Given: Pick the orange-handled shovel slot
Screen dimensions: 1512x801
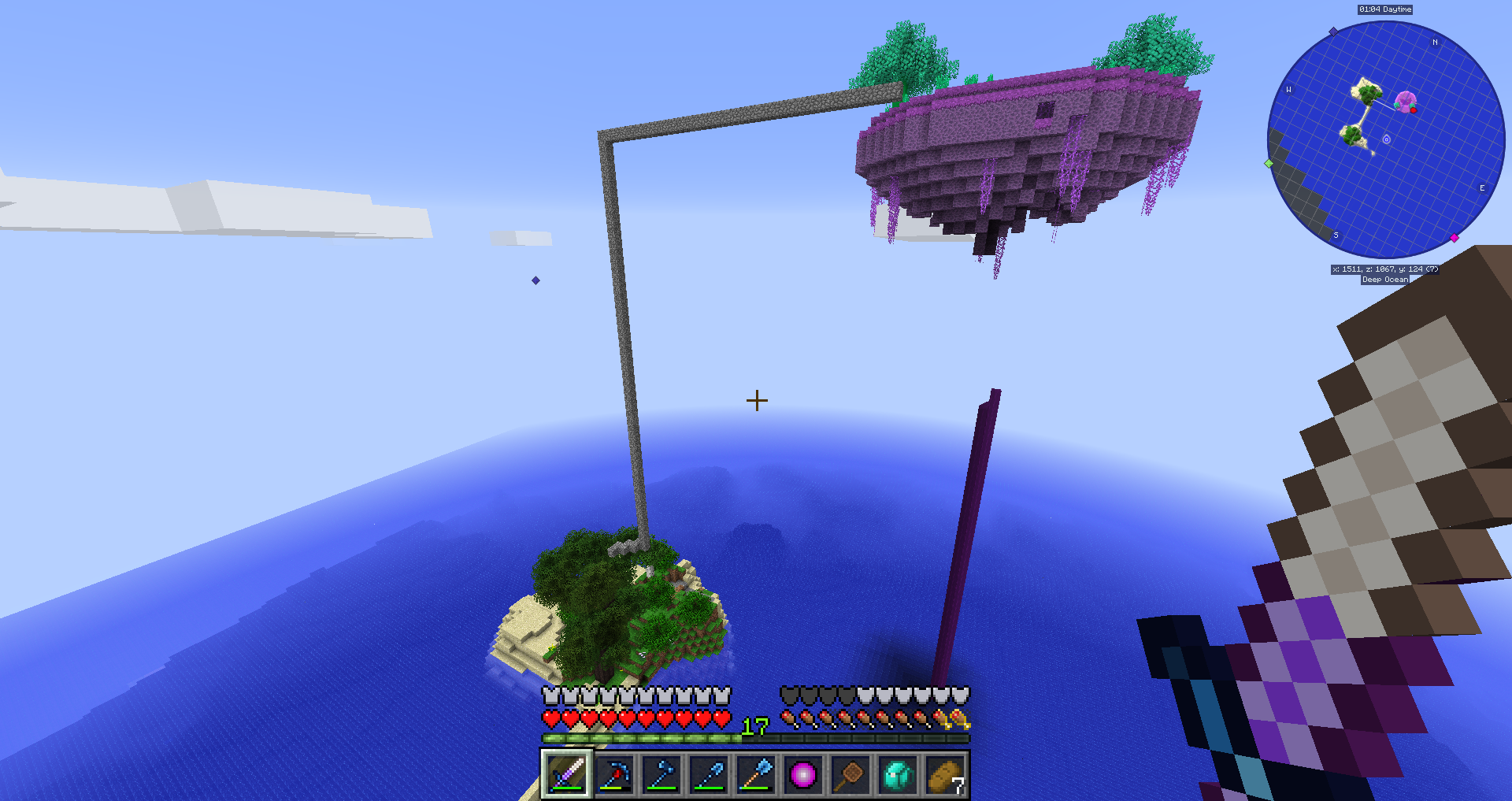Looking at the screenshot, I should pyautogui.click(x=756, y=774).
